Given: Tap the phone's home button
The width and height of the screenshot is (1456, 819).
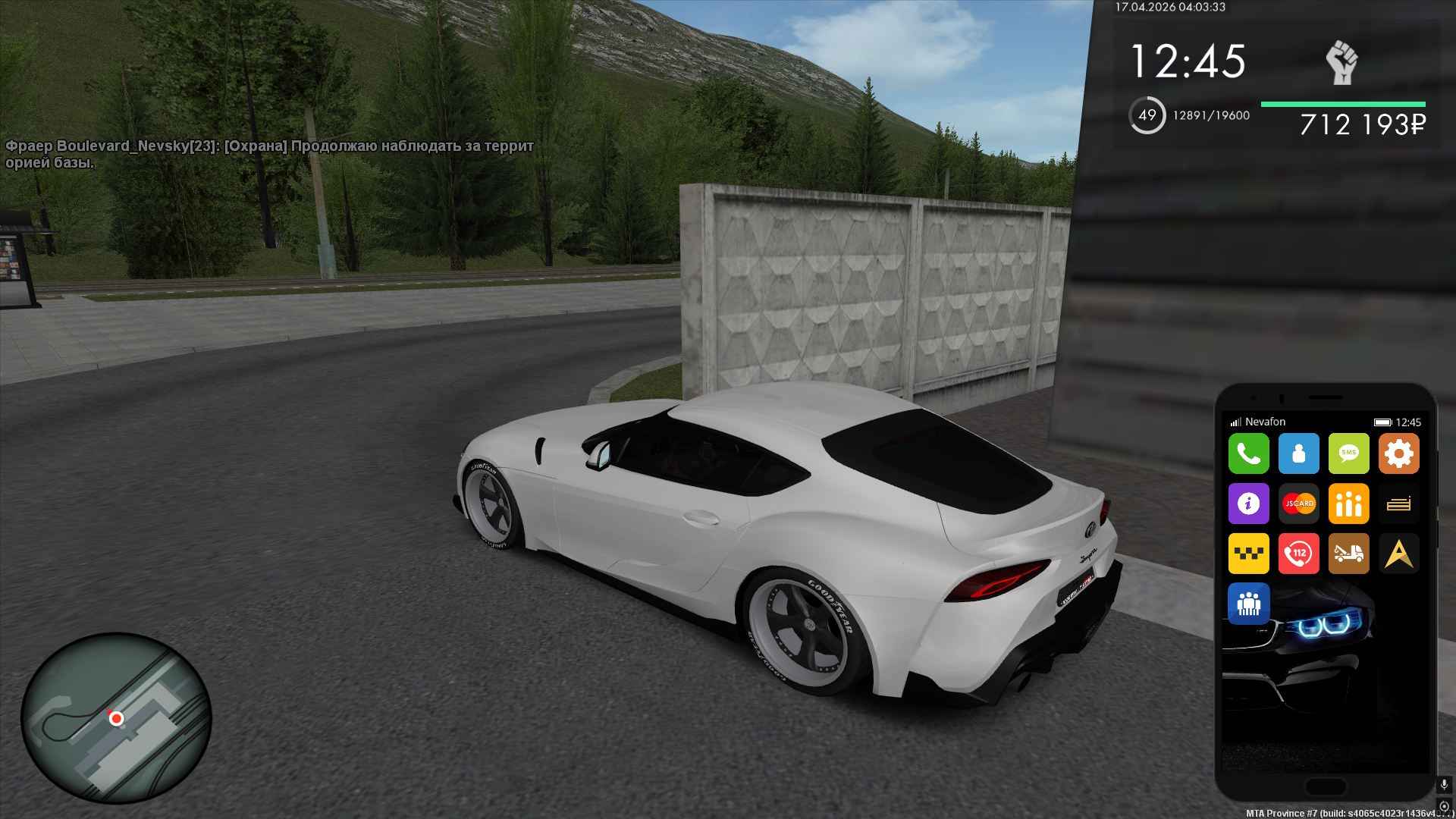Looking at the screenshot, I should [1326, 786].
